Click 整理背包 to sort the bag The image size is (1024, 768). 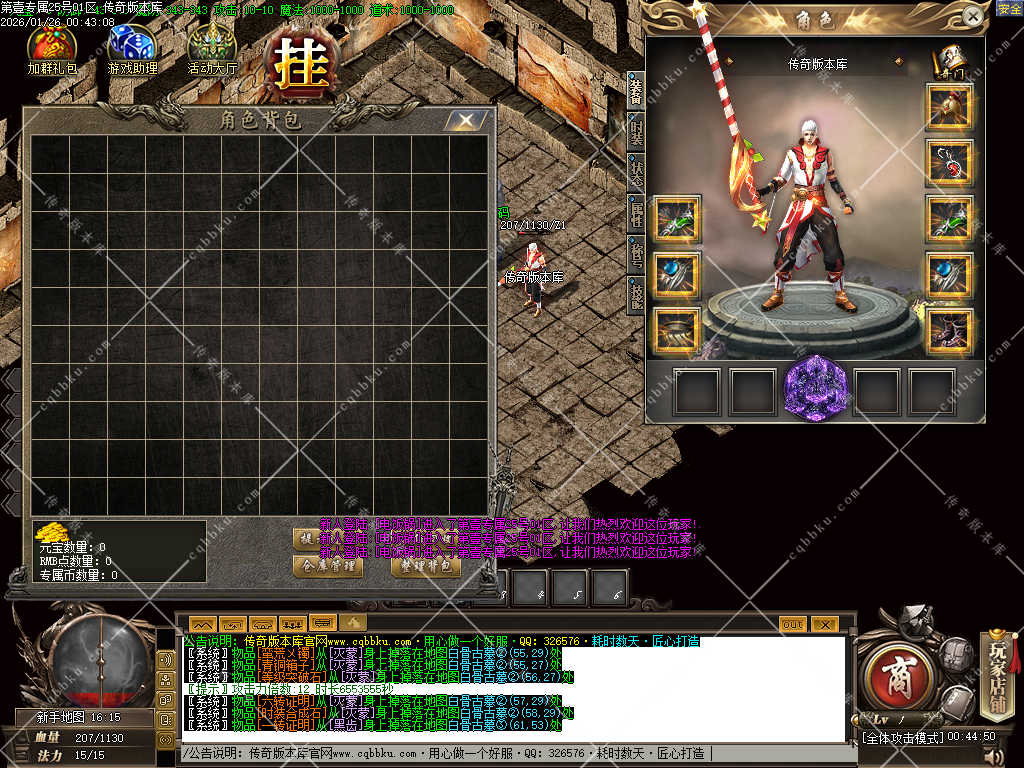[x=425, y=565]
